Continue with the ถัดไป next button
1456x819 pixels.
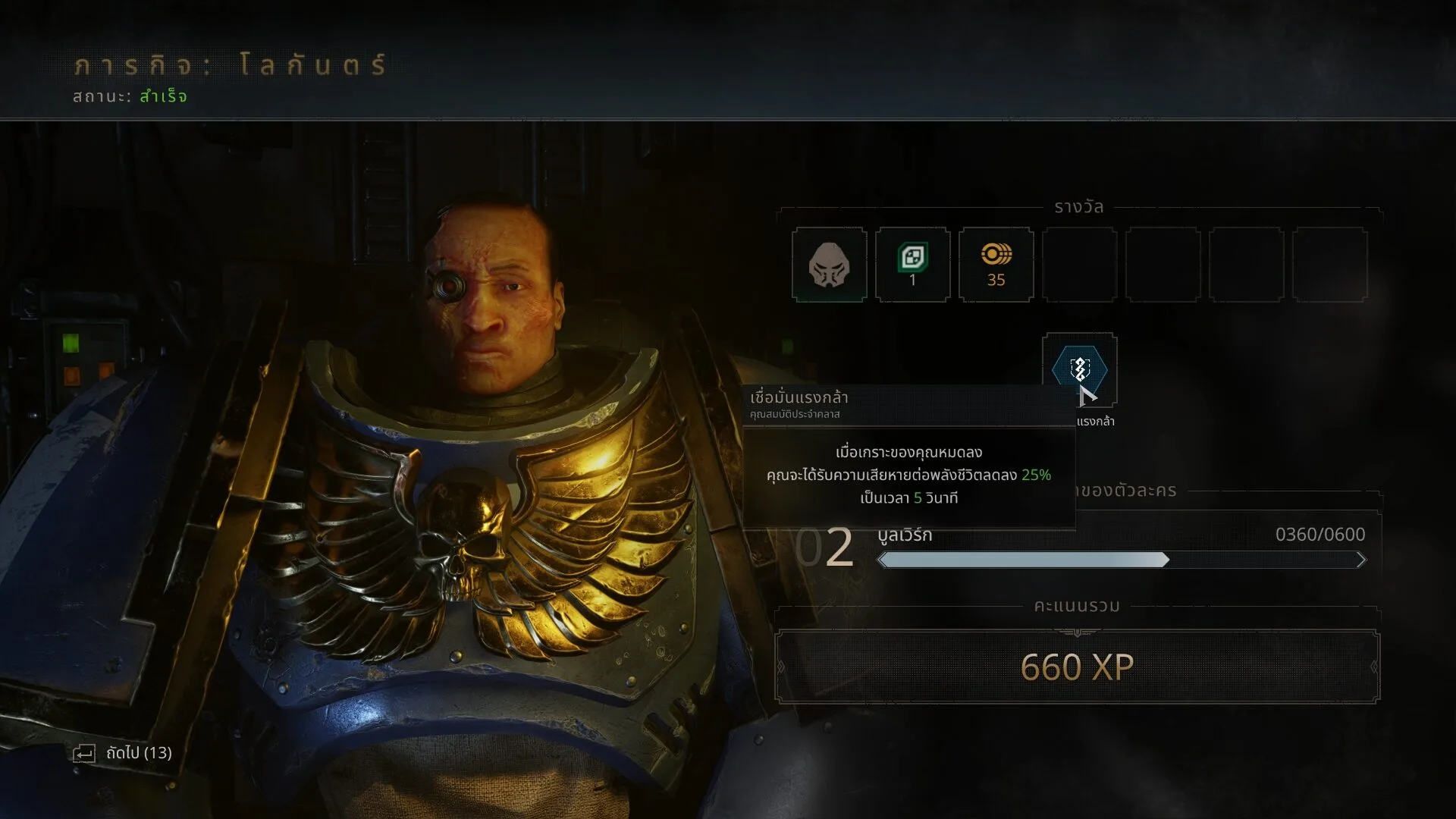coord(123,753)
